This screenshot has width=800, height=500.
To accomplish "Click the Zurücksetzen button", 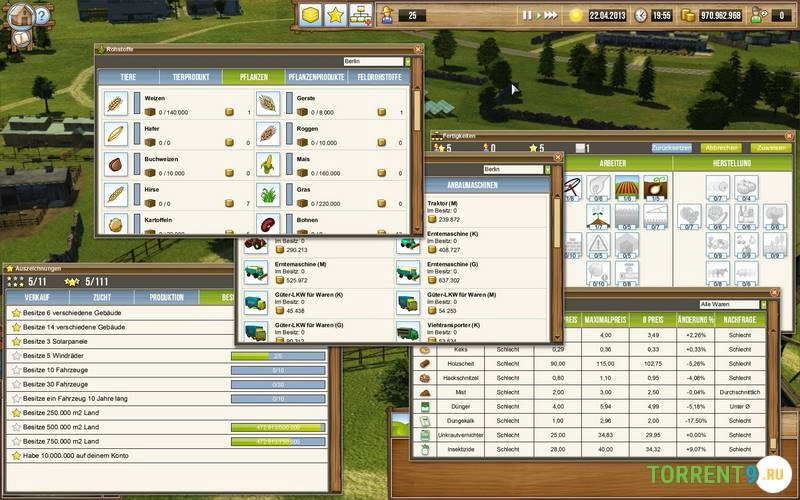I will point(672,147).
